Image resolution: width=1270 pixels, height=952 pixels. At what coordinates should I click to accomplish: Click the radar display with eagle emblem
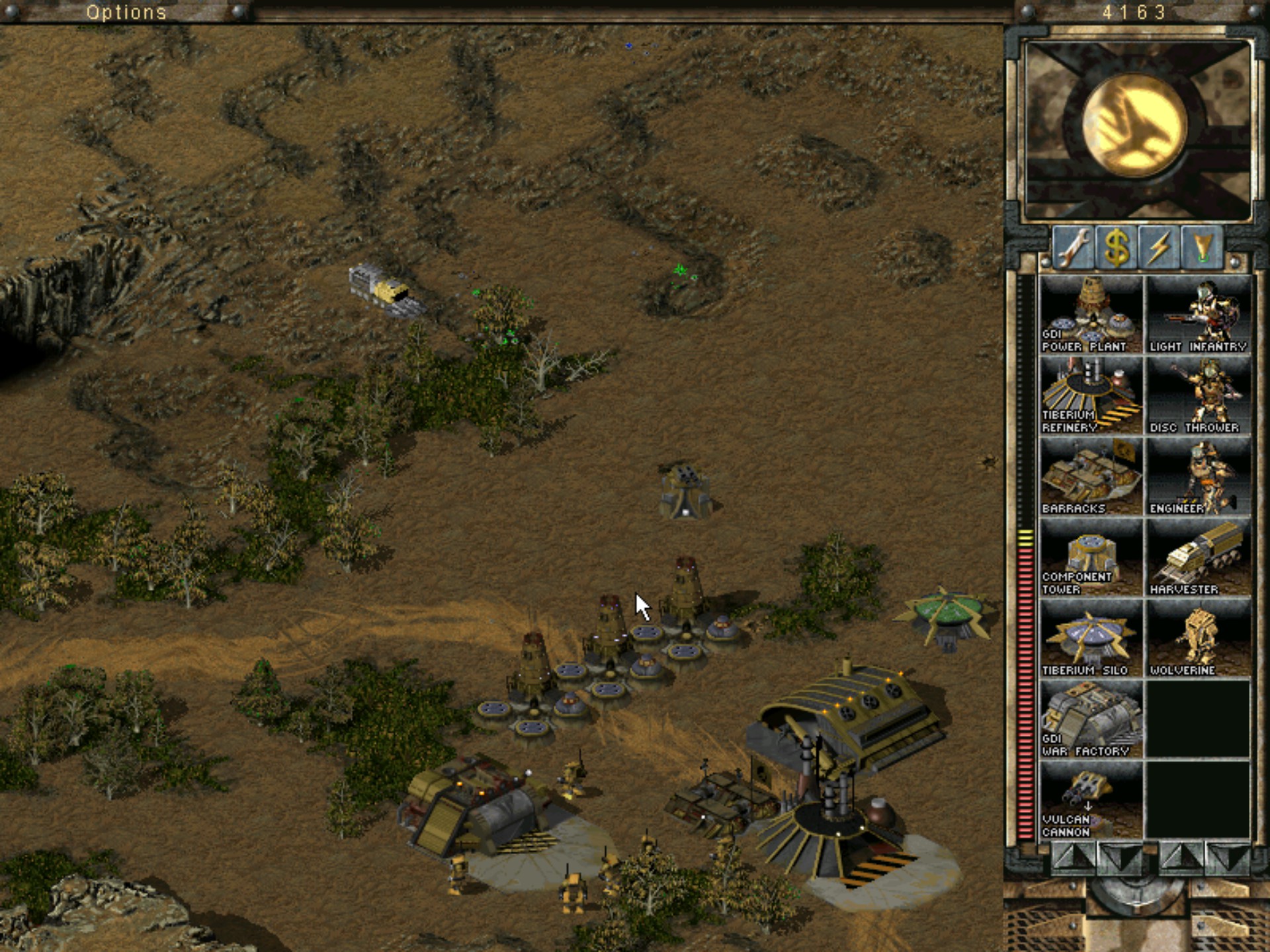[1137, 129]
